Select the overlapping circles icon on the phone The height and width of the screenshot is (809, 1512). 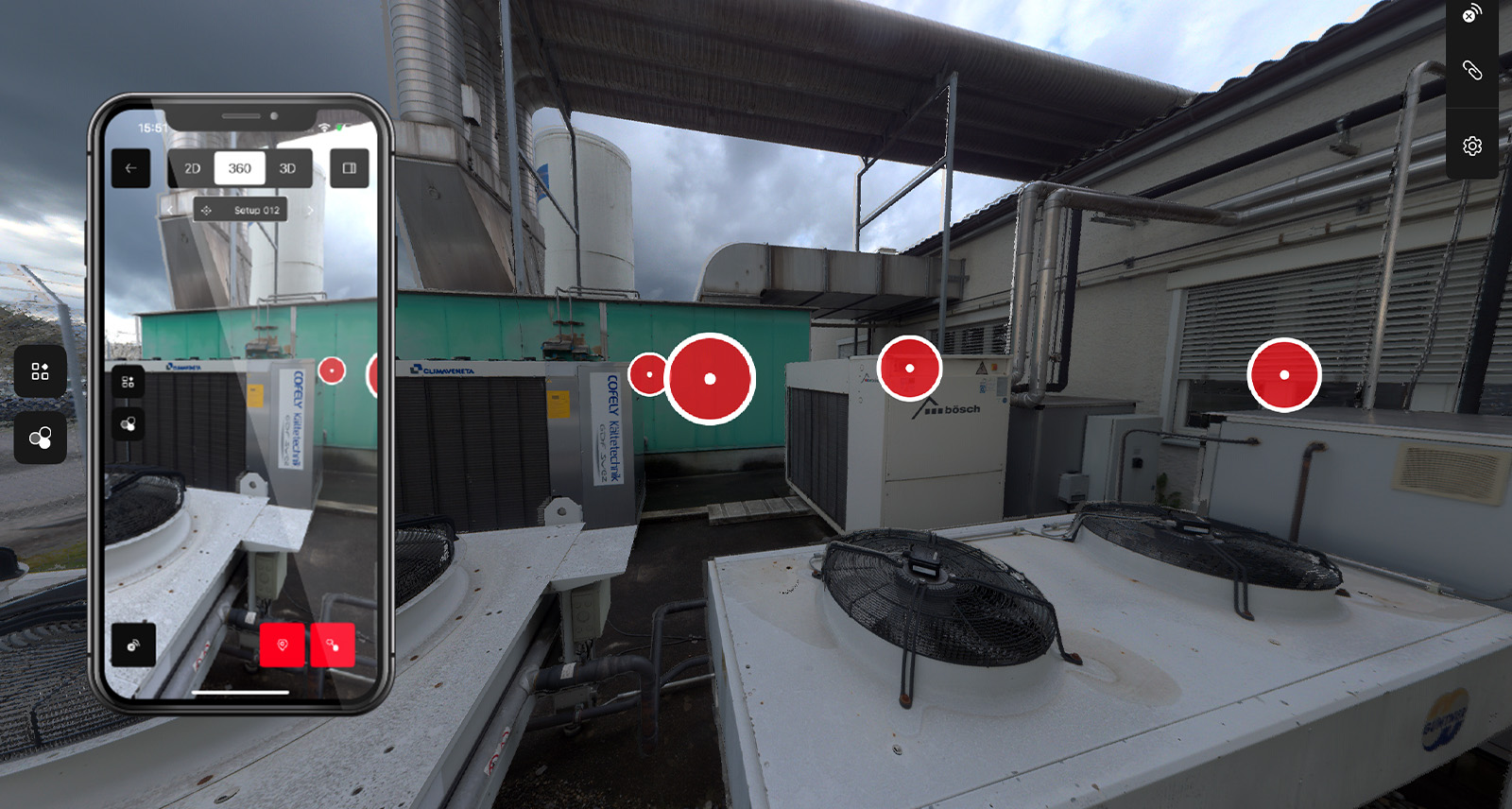[127, 423]
